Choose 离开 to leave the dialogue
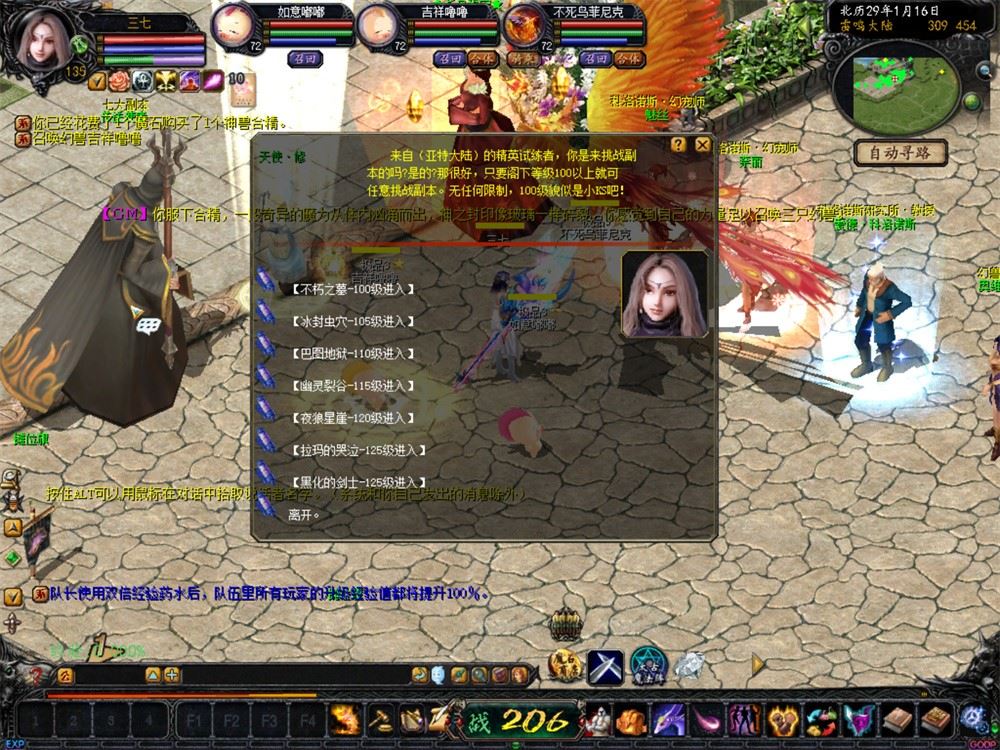The width and height of the screenshot is (1000, 750). tap(304, 514)
